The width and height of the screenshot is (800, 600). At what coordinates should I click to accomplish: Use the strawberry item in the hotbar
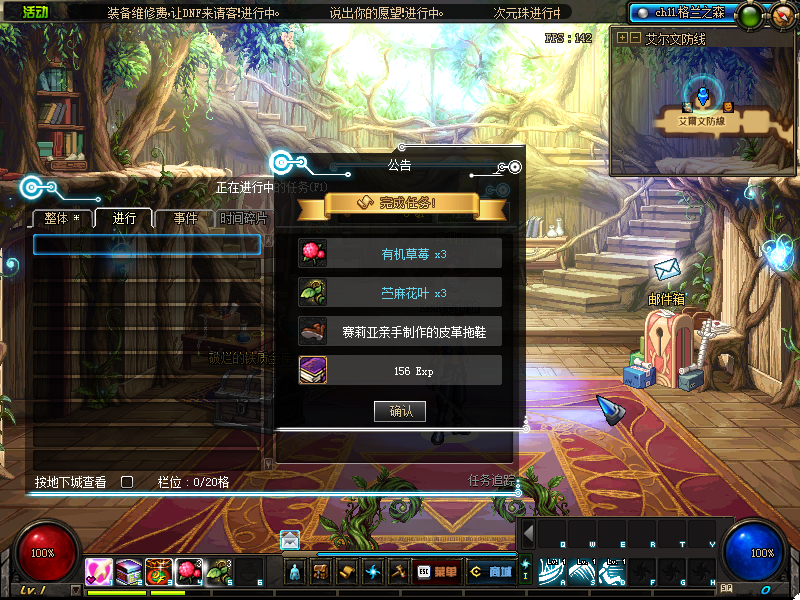pyautogui.click(x=189, y=571)
